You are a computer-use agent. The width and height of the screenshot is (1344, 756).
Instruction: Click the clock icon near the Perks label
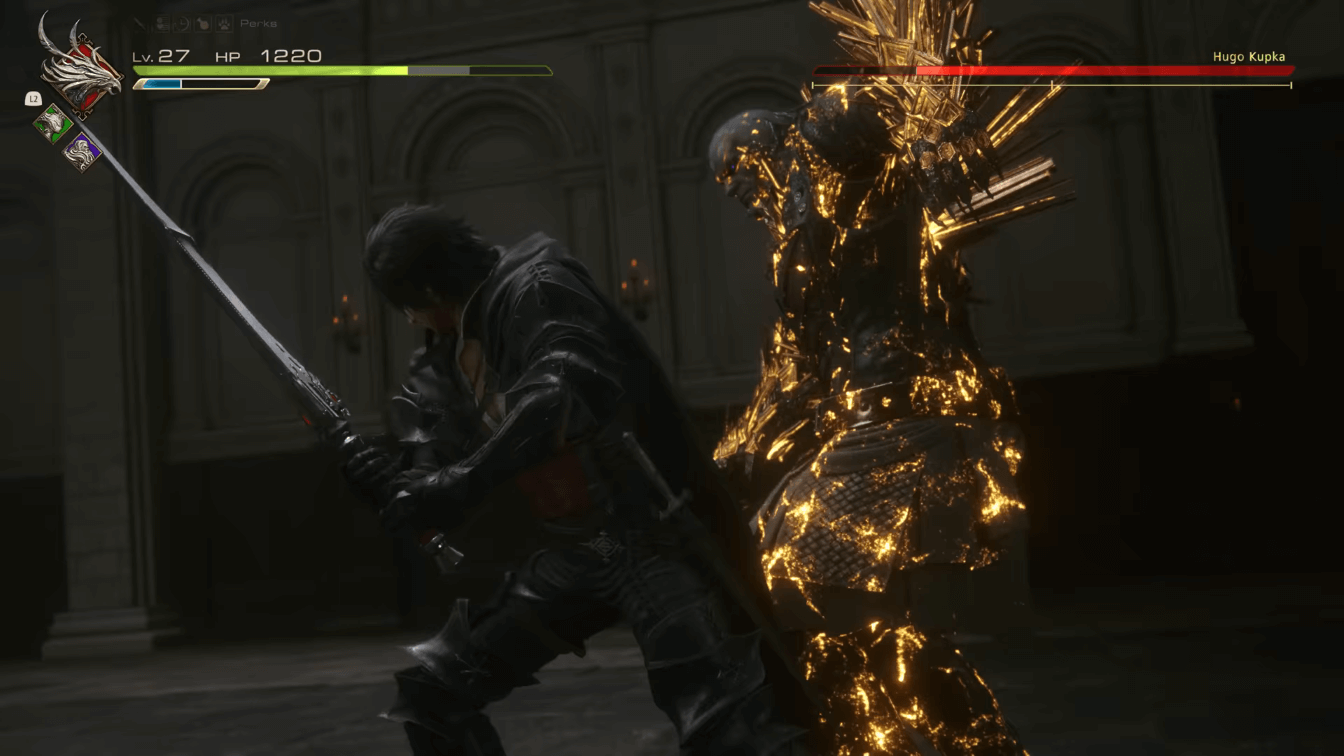(181, 23)
